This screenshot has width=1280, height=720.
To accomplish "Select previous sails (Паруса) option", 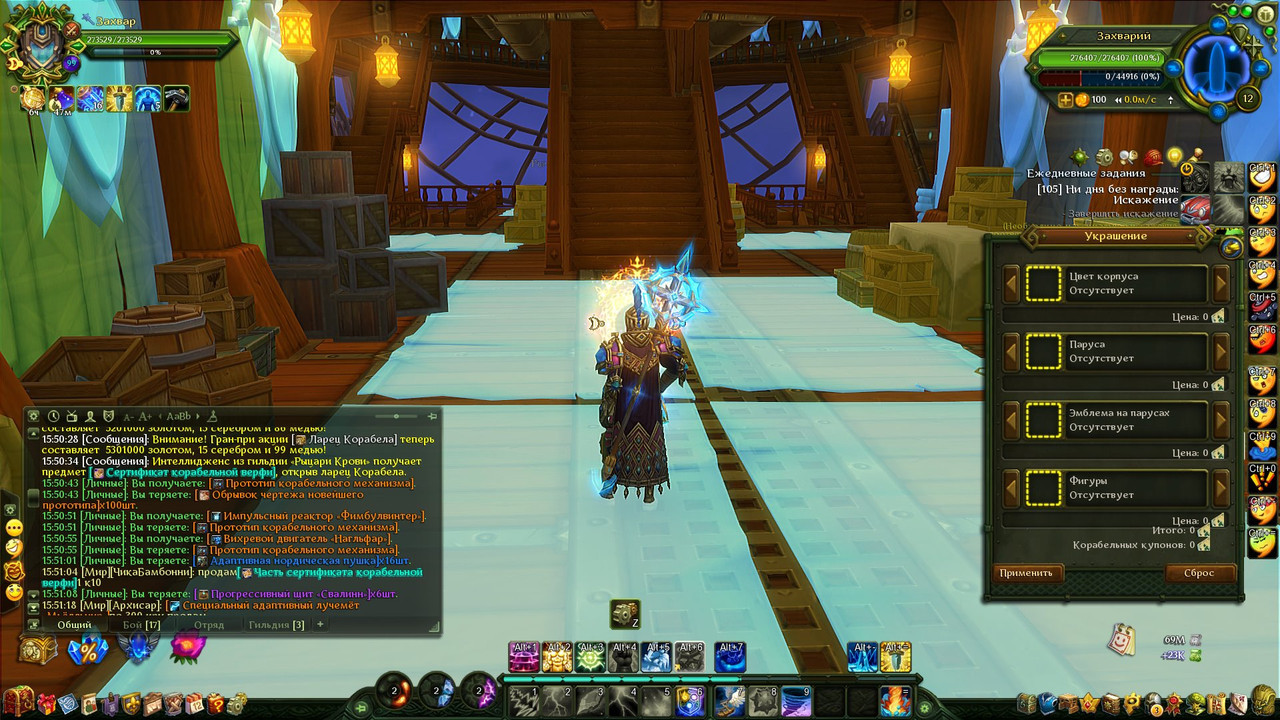I will (1011, 352).
